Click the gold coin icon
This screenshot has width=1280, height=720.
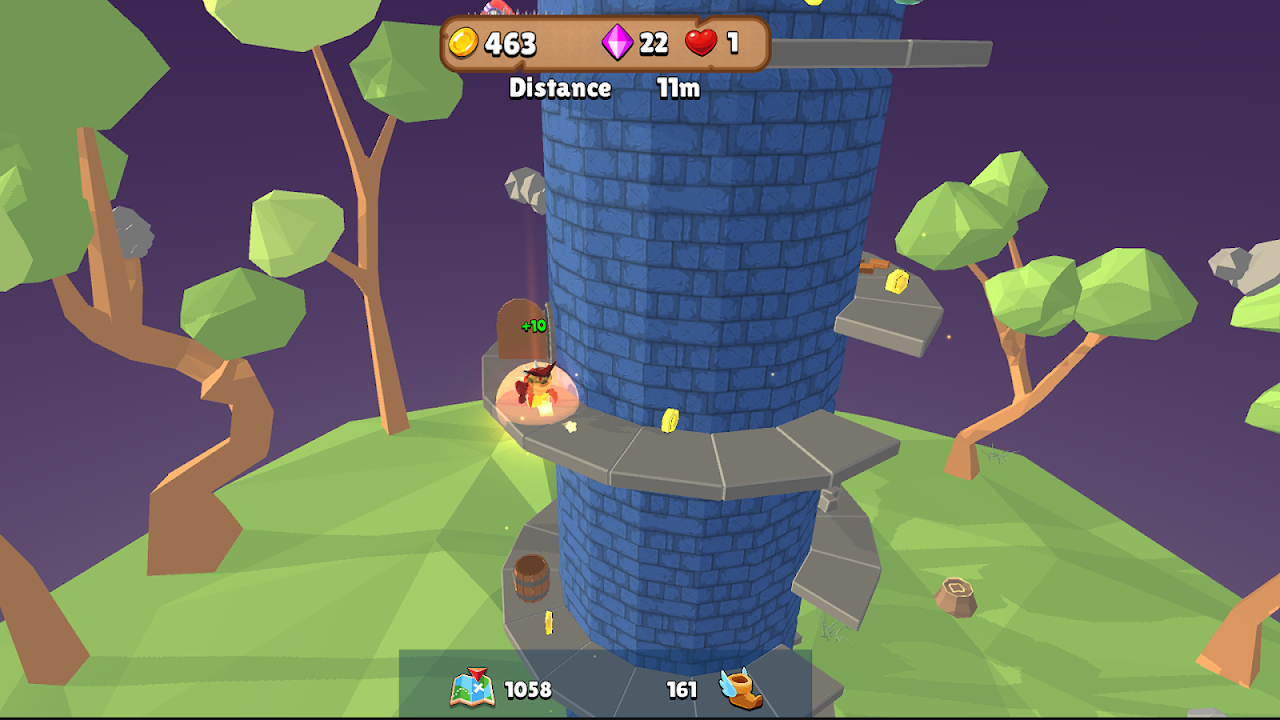click(463, 43)
